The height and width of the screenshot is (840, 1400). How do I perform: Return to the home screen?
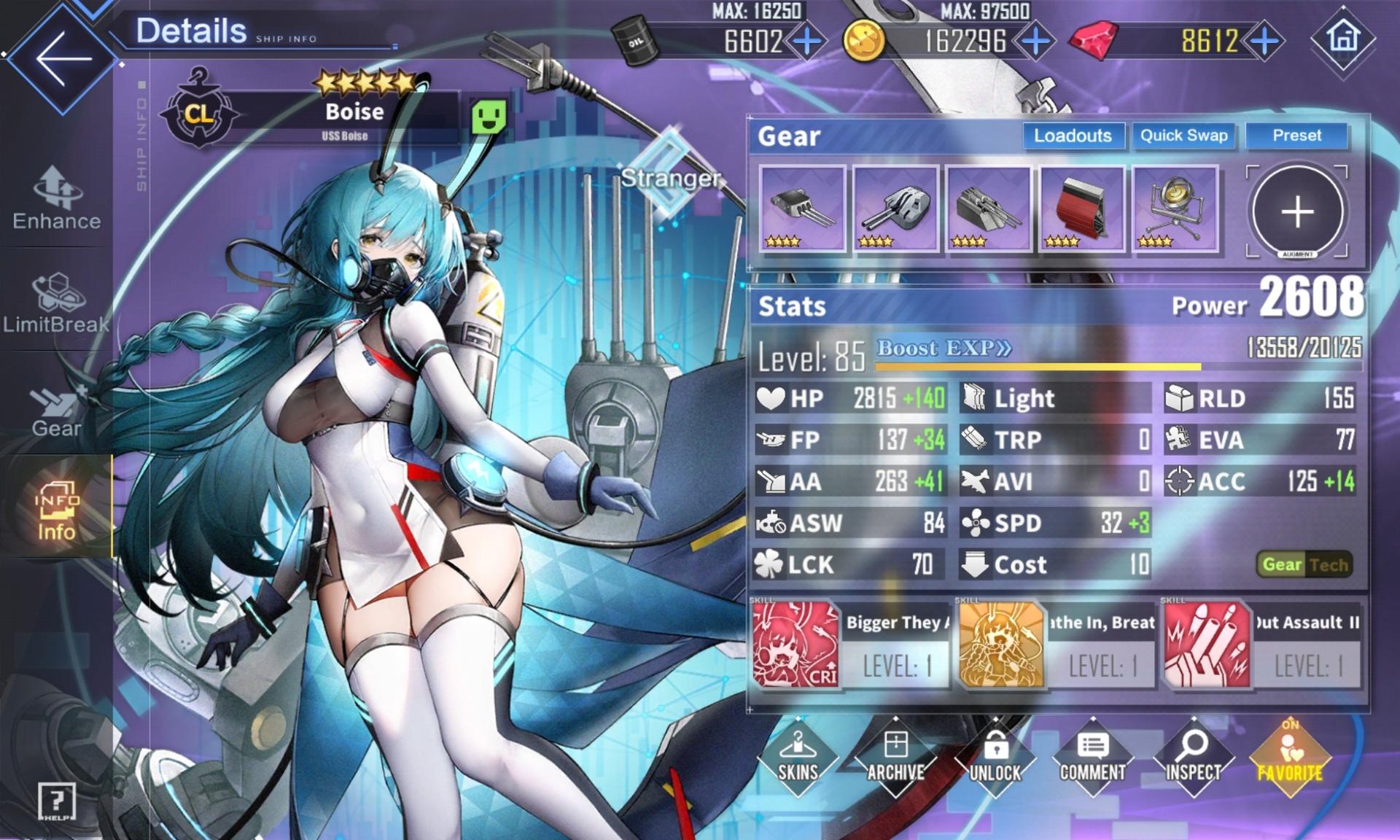pyautogui.click(x=1343, y=39)
